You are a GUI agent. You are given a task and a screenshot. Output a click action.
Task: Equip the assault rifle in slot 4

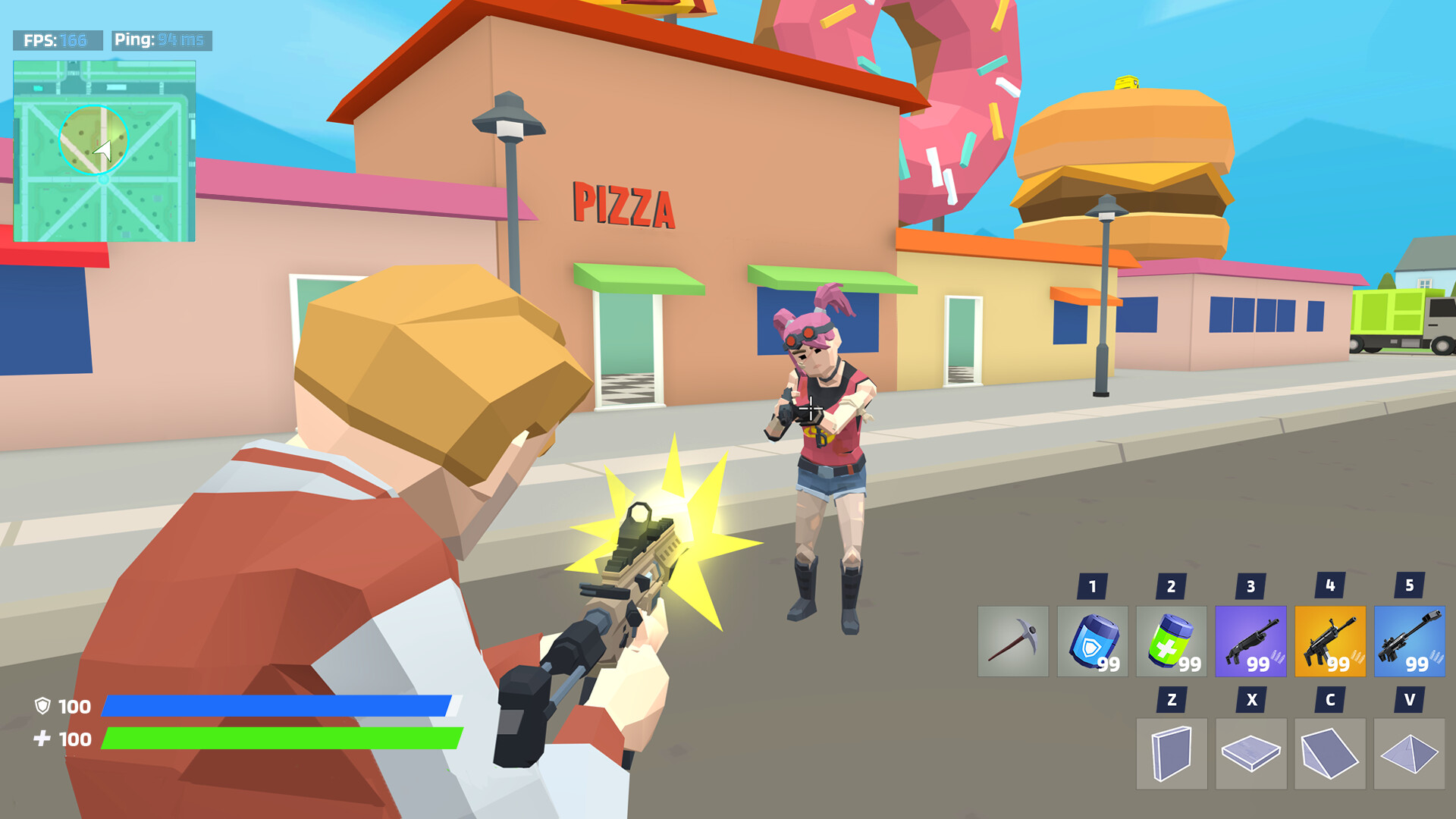[1332, 642]
